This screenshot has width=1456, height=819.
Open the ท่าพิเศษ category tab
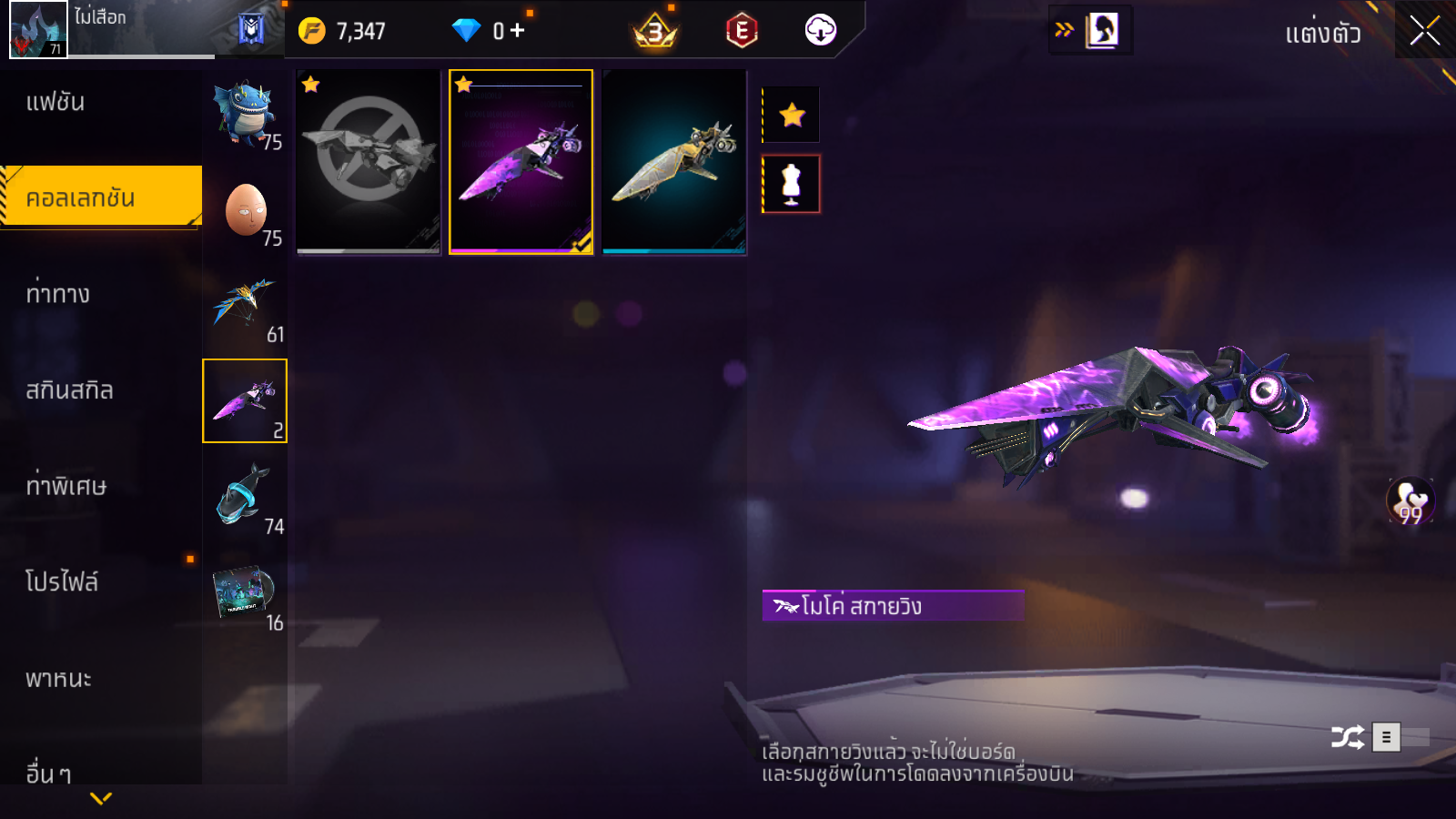click(66, 486)
